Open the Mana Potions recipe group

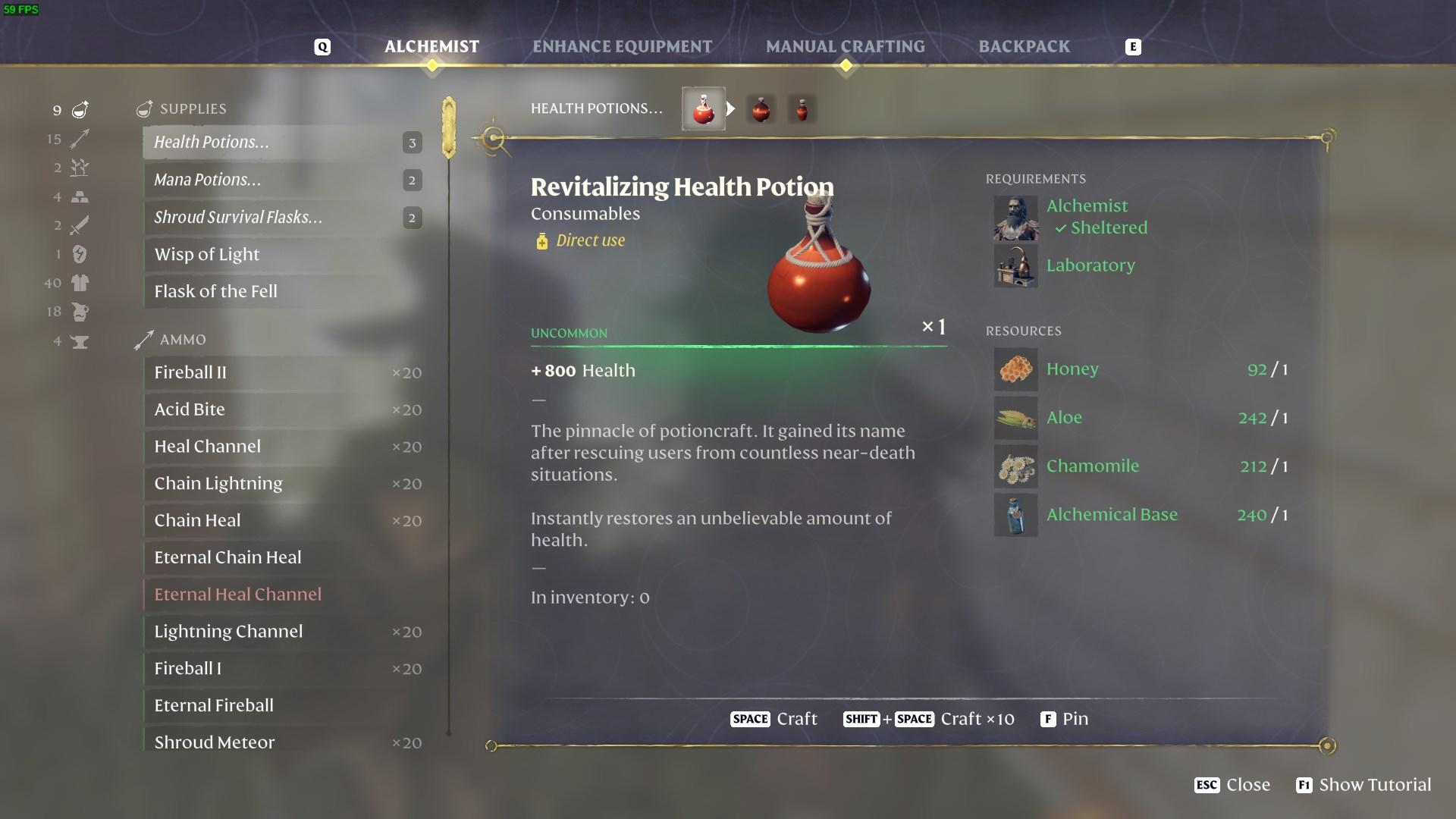pyautogui.click(x=282, y=180)
